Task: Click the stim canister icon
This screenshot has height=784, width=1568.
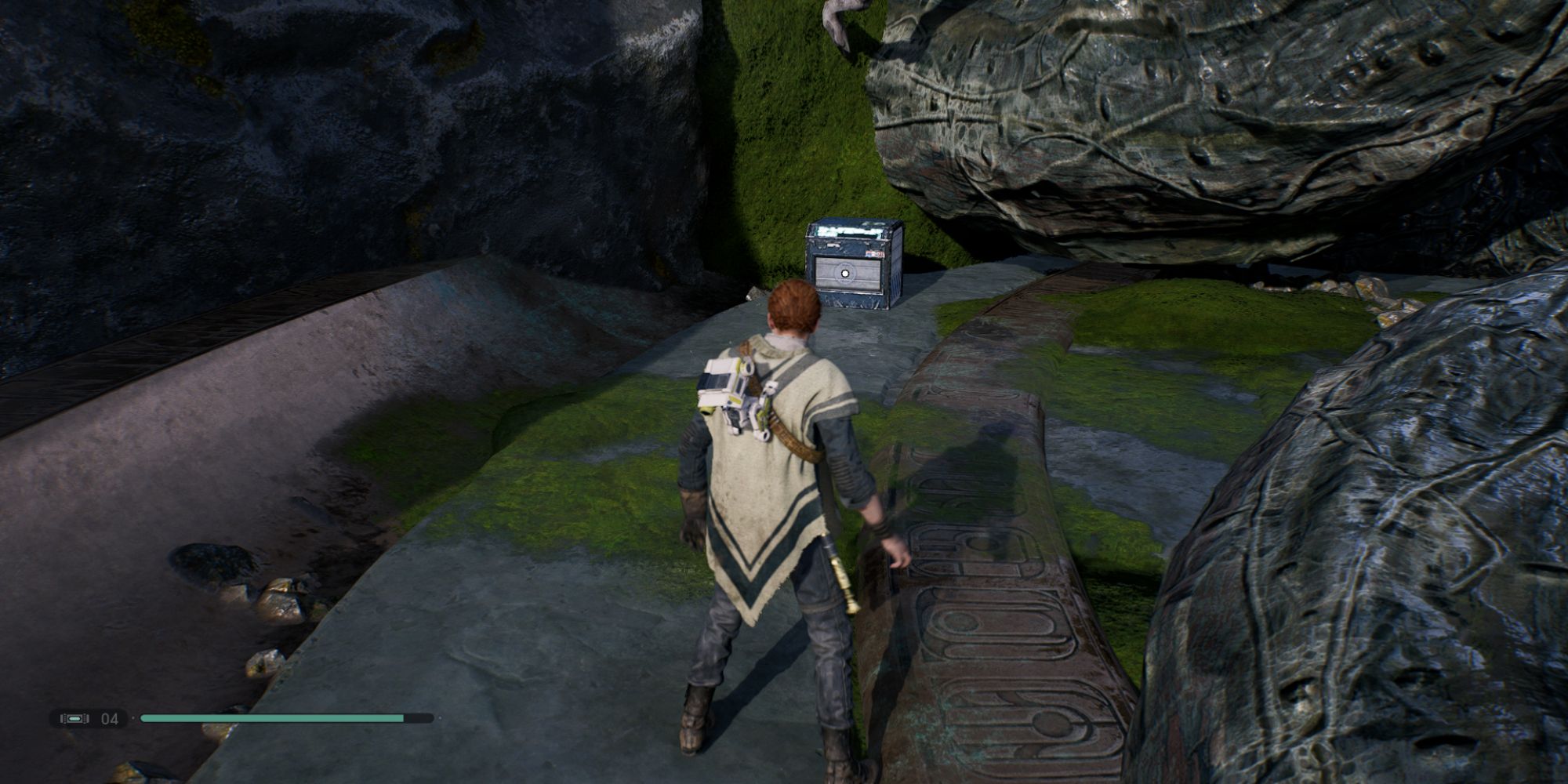Action: point(75,719)
